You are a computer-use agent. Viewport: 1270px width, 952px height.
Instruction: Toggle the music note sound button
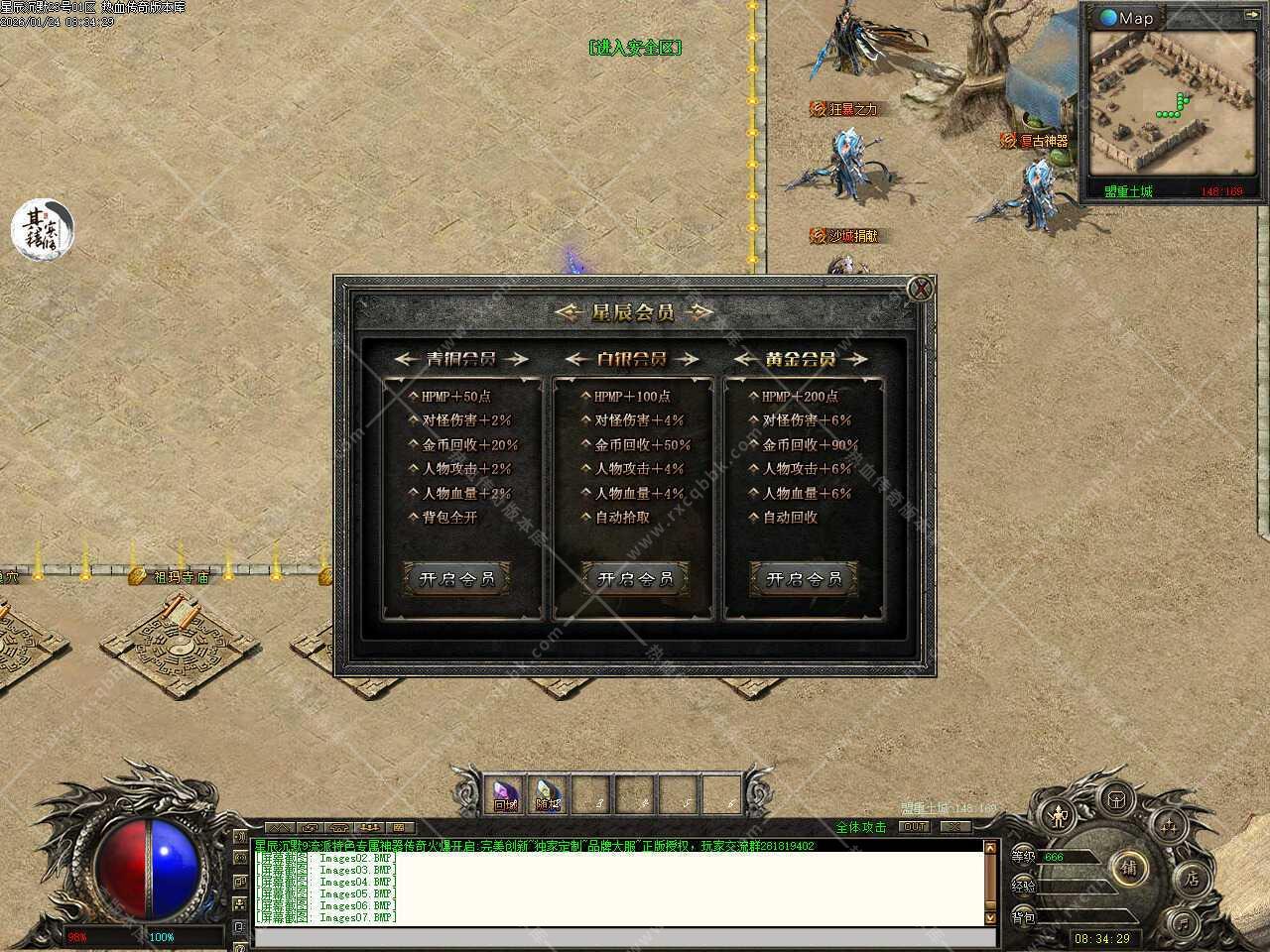[x=1182, y=924]
